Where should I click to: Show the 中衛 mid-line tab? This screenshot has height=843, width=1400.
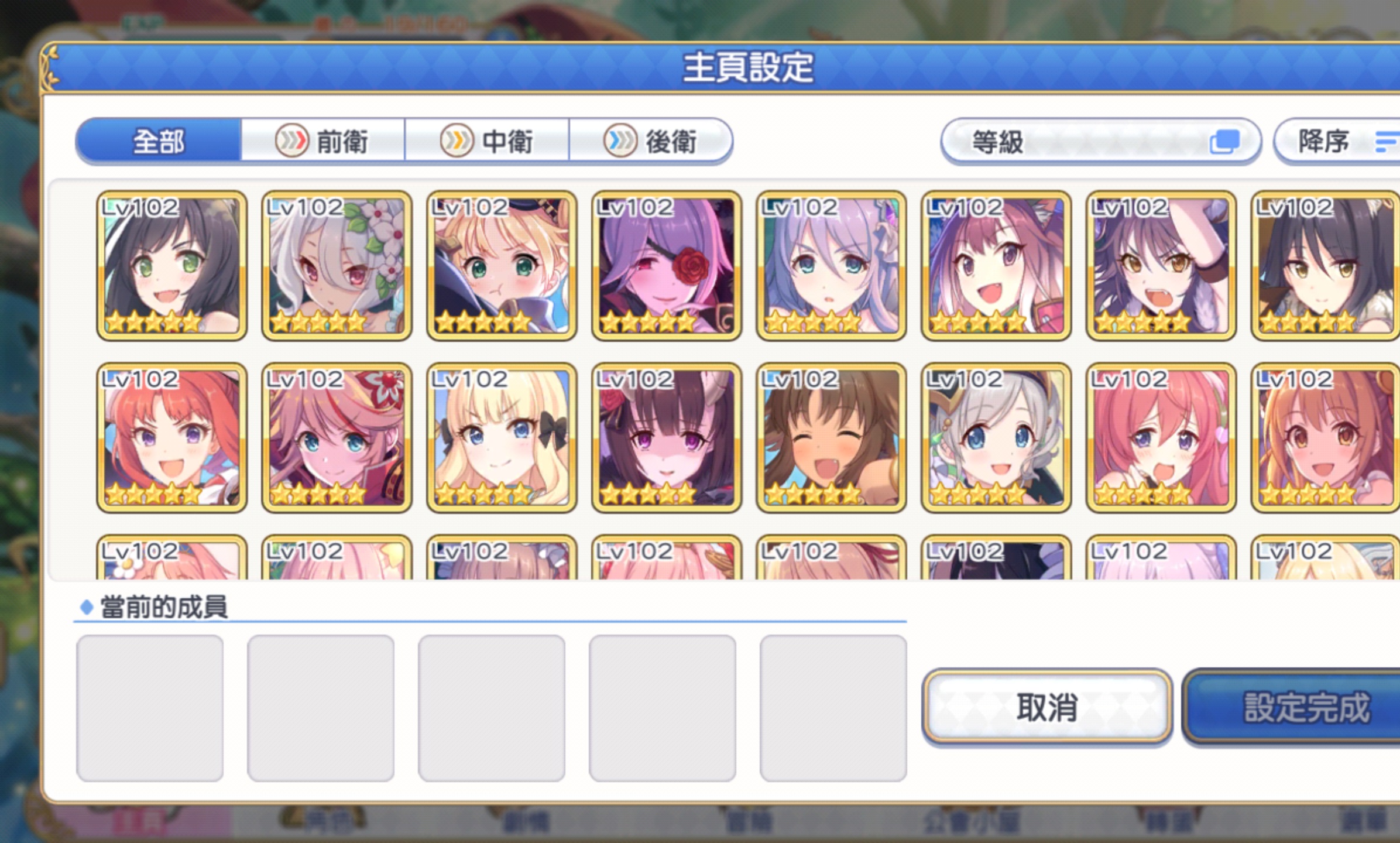486,142
